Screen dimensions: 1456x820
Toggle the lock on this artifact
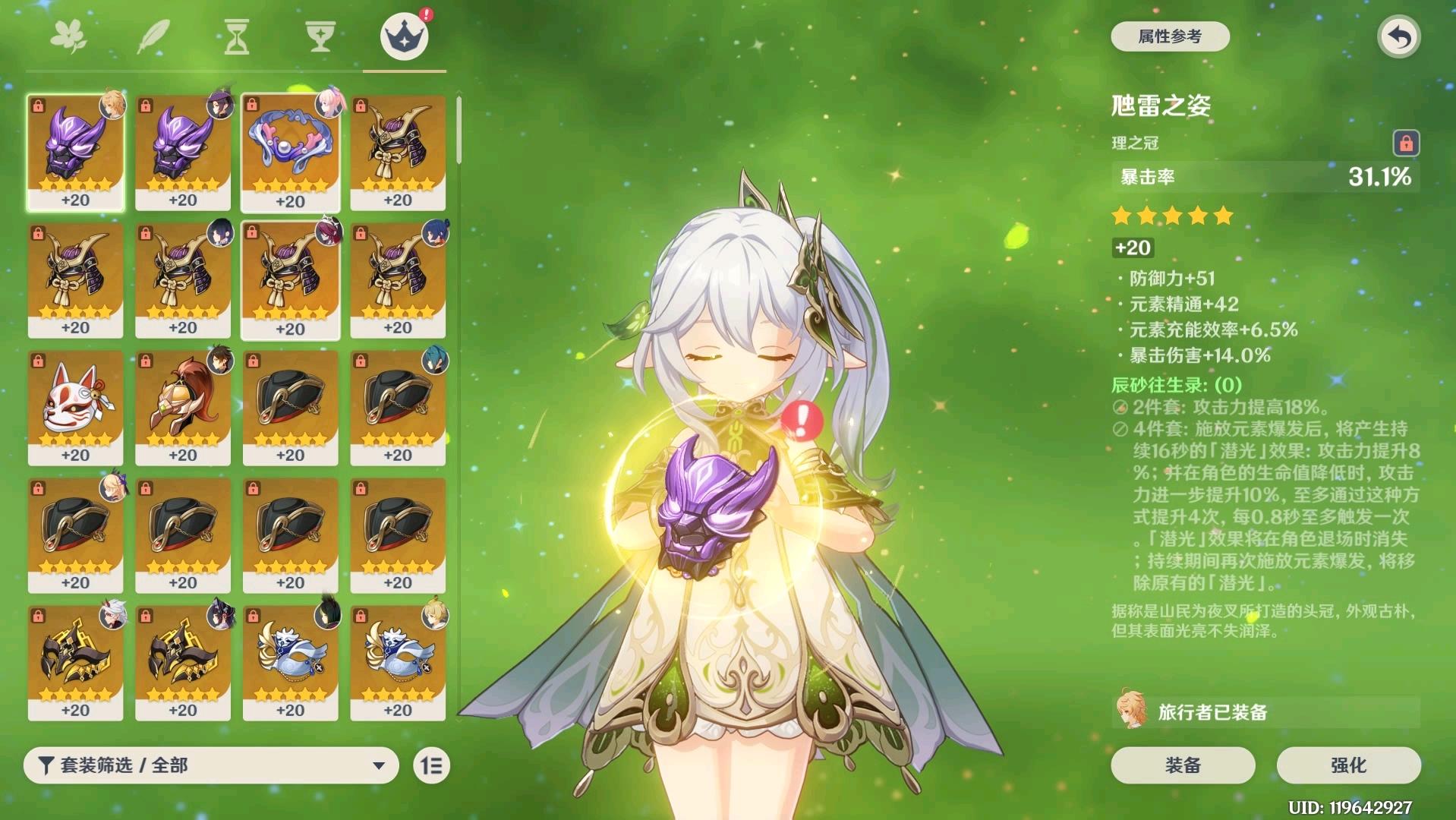pyautogui.click(x=1405, y=143)
